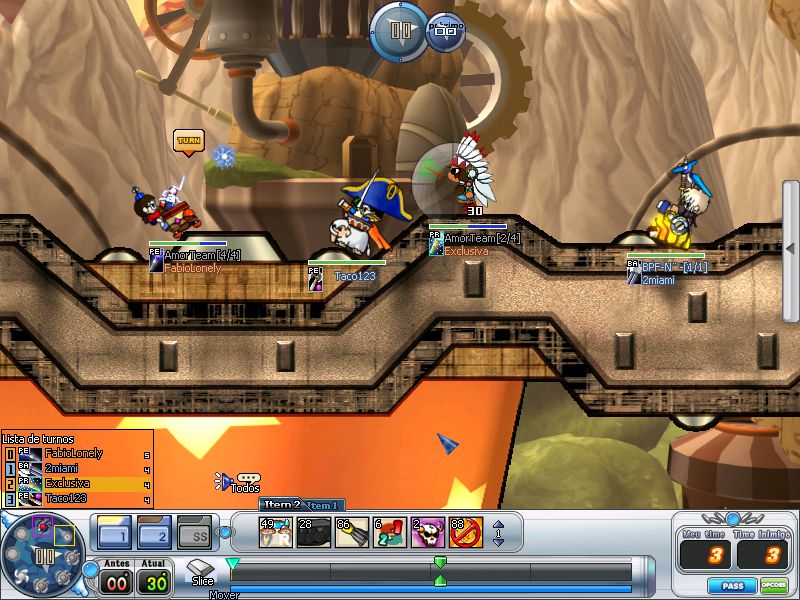Click the PASS turn button
Viewport: 800px width, 600px height.
click(x=732, y=585)
